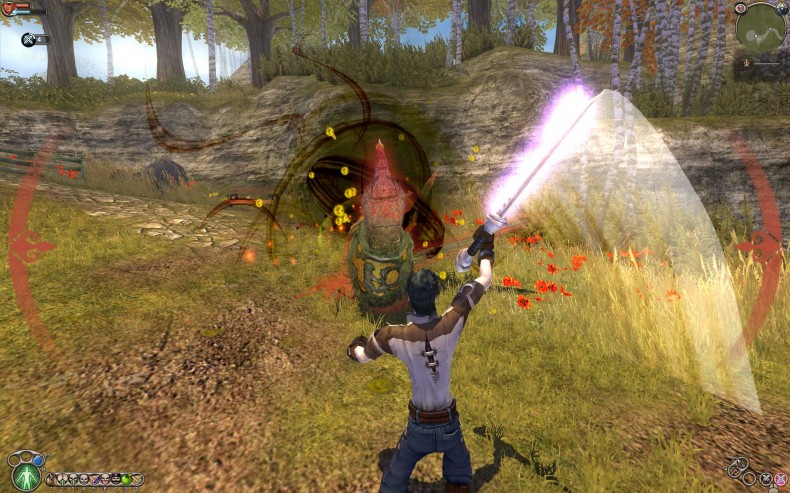Image resolution: width=790 pixels, height=493 pixels.
Task: Click the circular minimap
Action: pos(760,28)
